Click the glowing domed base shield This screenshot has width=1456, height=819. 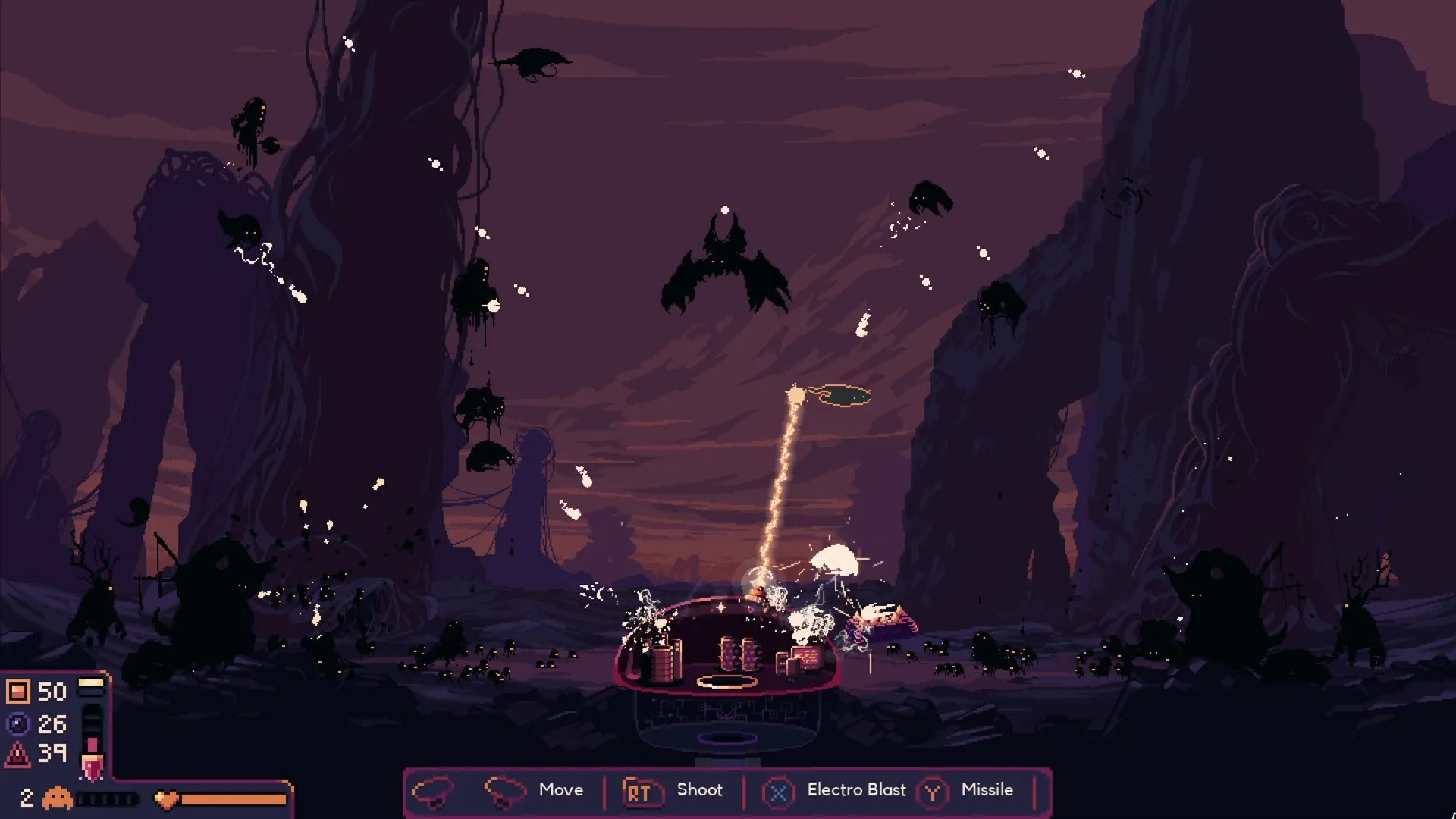tap(728, 645)
